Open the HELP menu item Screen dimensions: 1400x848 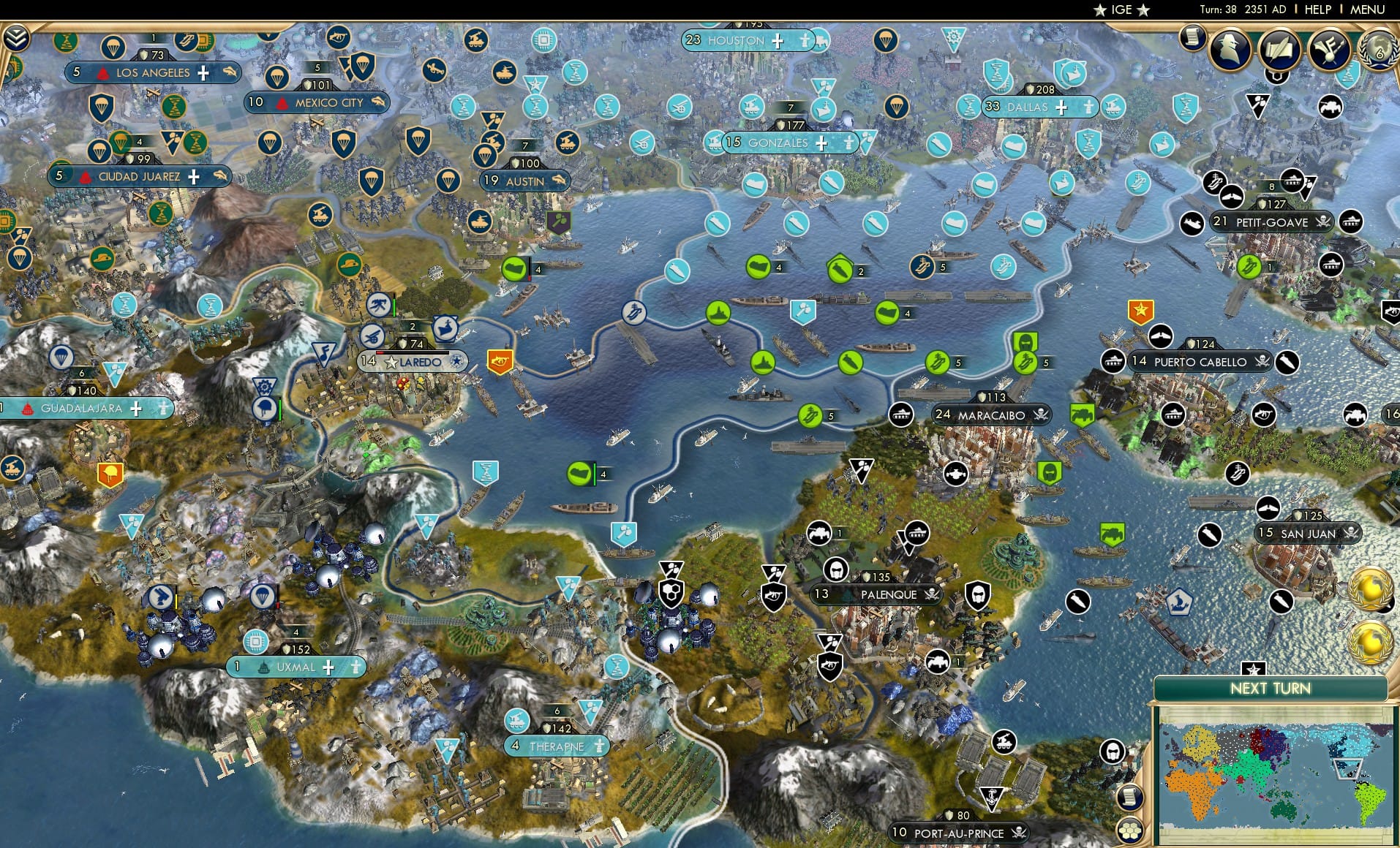(1317, 10)
